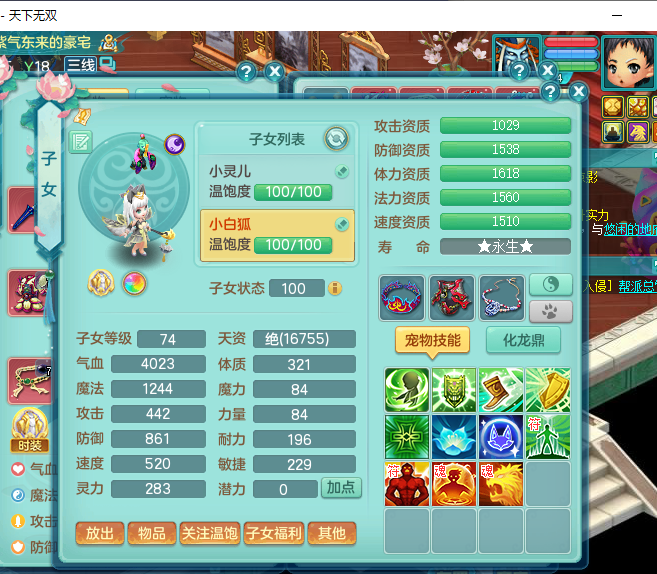
Task: Refresh the 子女列表 child list
Action: (x=336, y=138)
